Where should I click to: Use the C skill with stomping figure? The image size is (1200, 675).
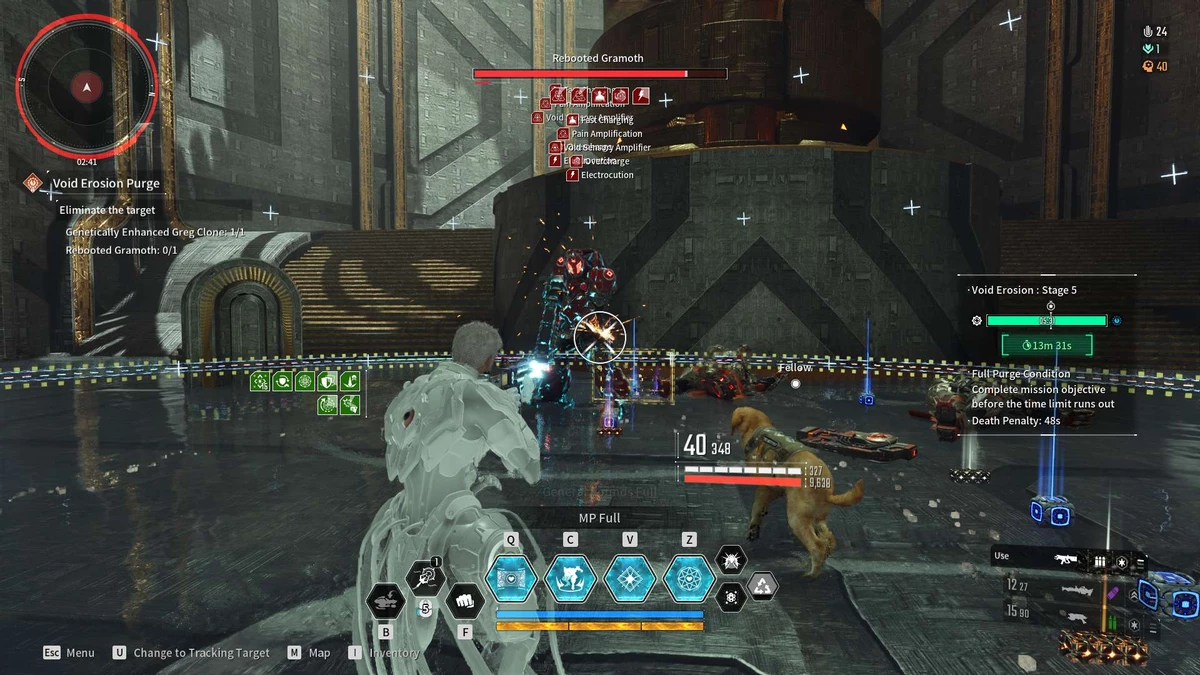point(571,577)
